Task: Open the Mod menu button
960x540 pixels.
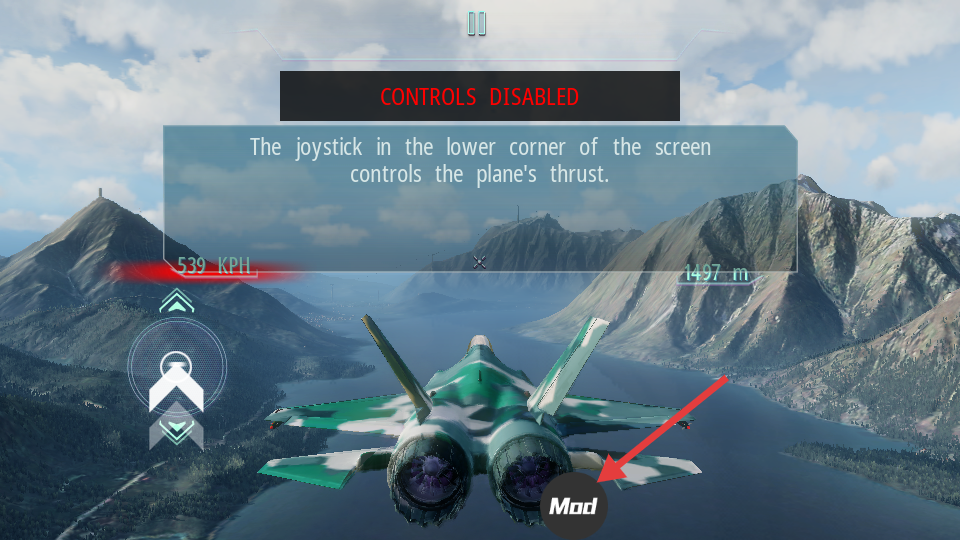Action: [x=574, y=506]
